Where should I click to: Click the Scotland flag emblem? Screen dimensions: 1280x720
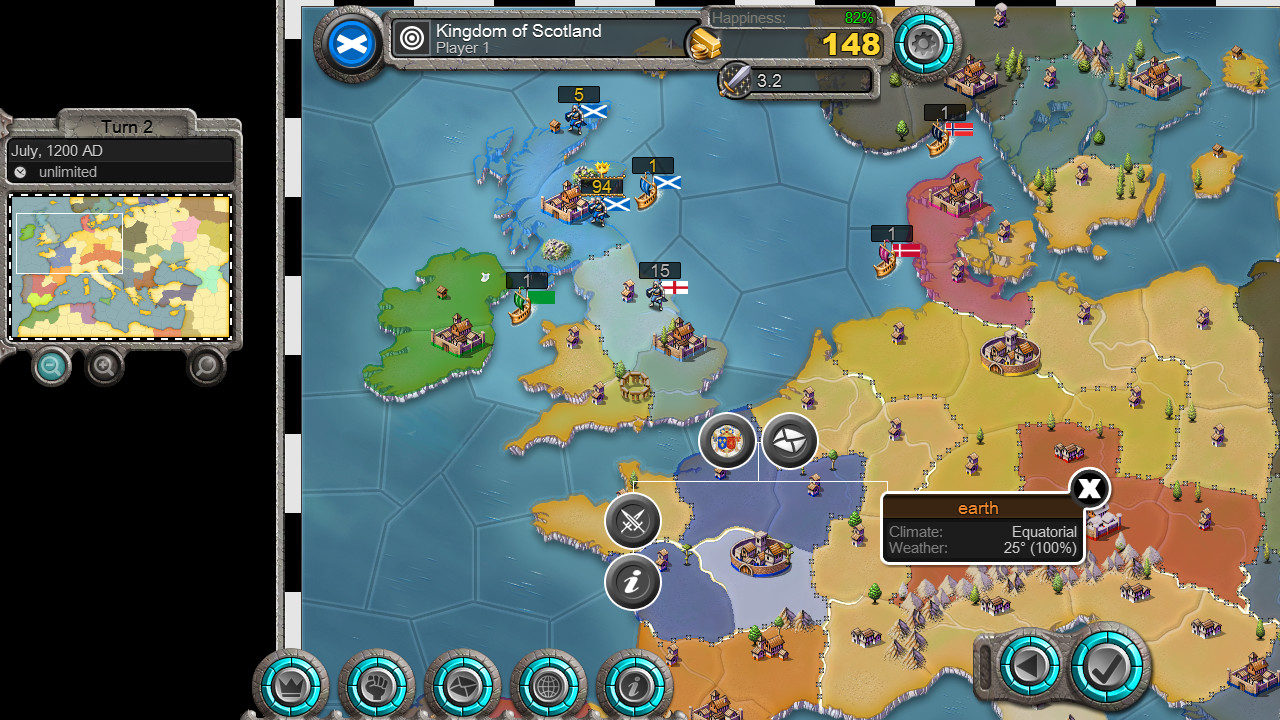tap(351, 44)
